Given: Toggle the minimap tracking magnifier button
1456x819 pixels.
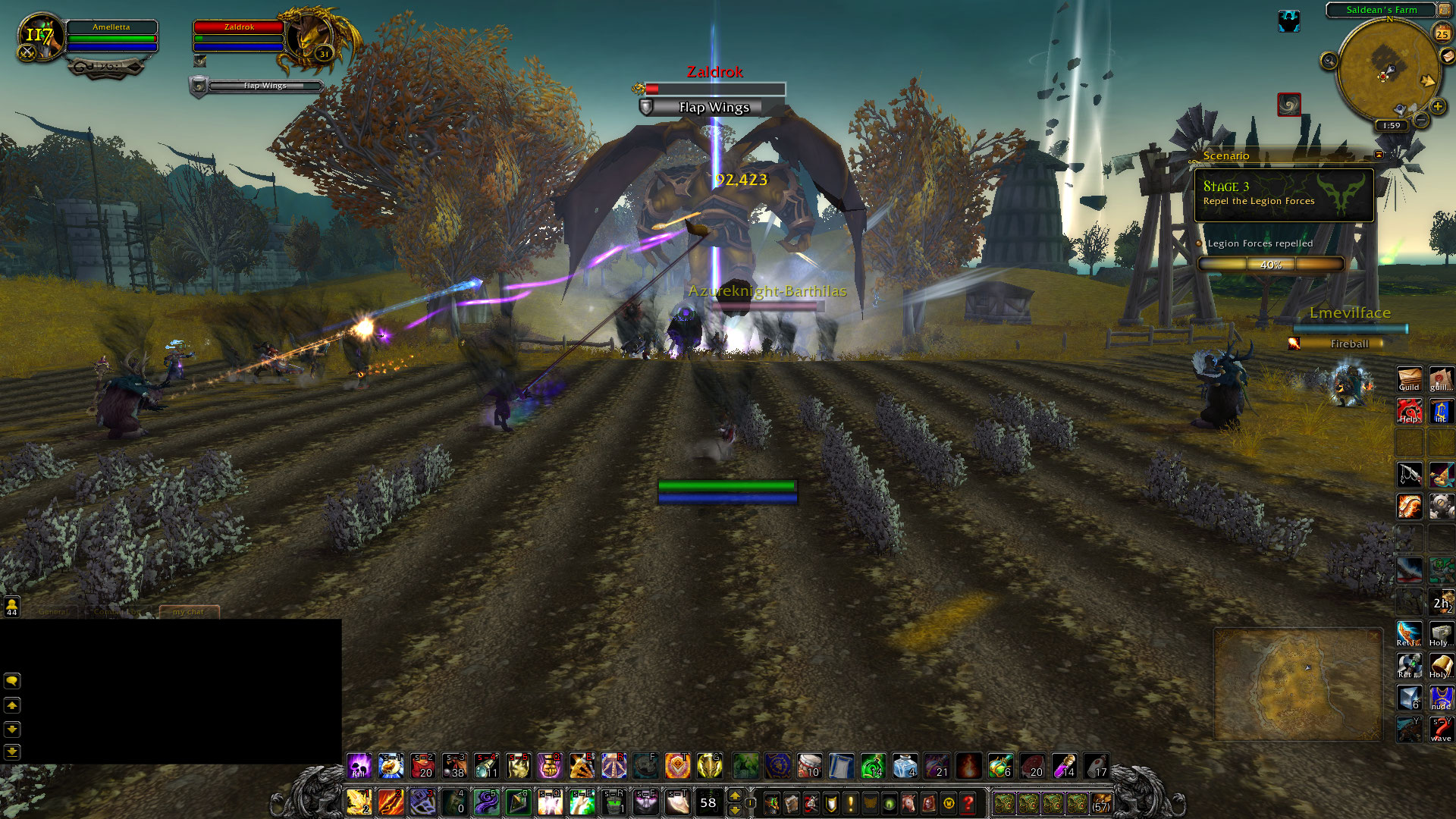Looking at the screenshot, I should 1329,61.
